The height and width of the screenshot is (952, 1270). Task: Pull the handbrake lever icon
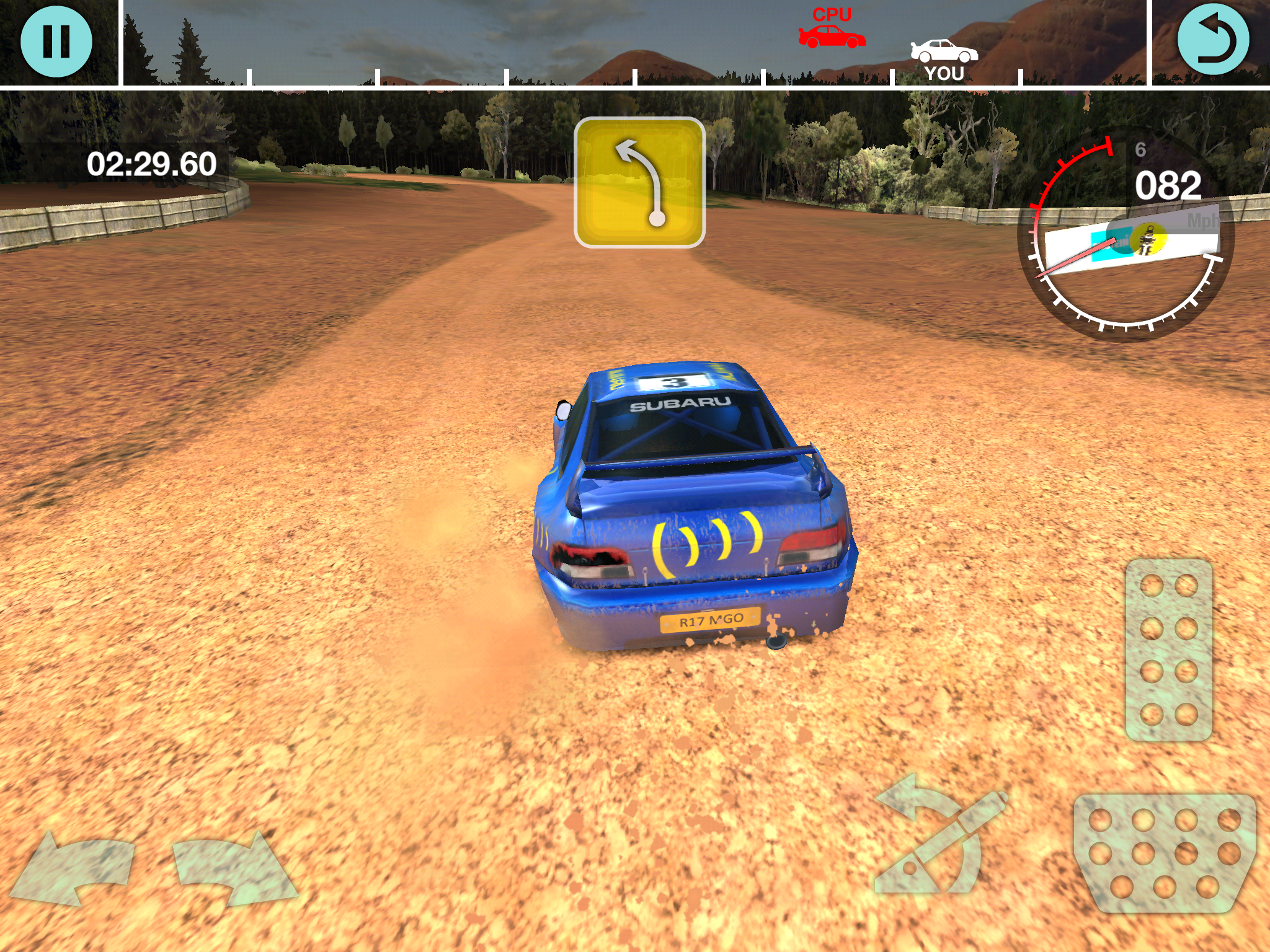(939, 837)
